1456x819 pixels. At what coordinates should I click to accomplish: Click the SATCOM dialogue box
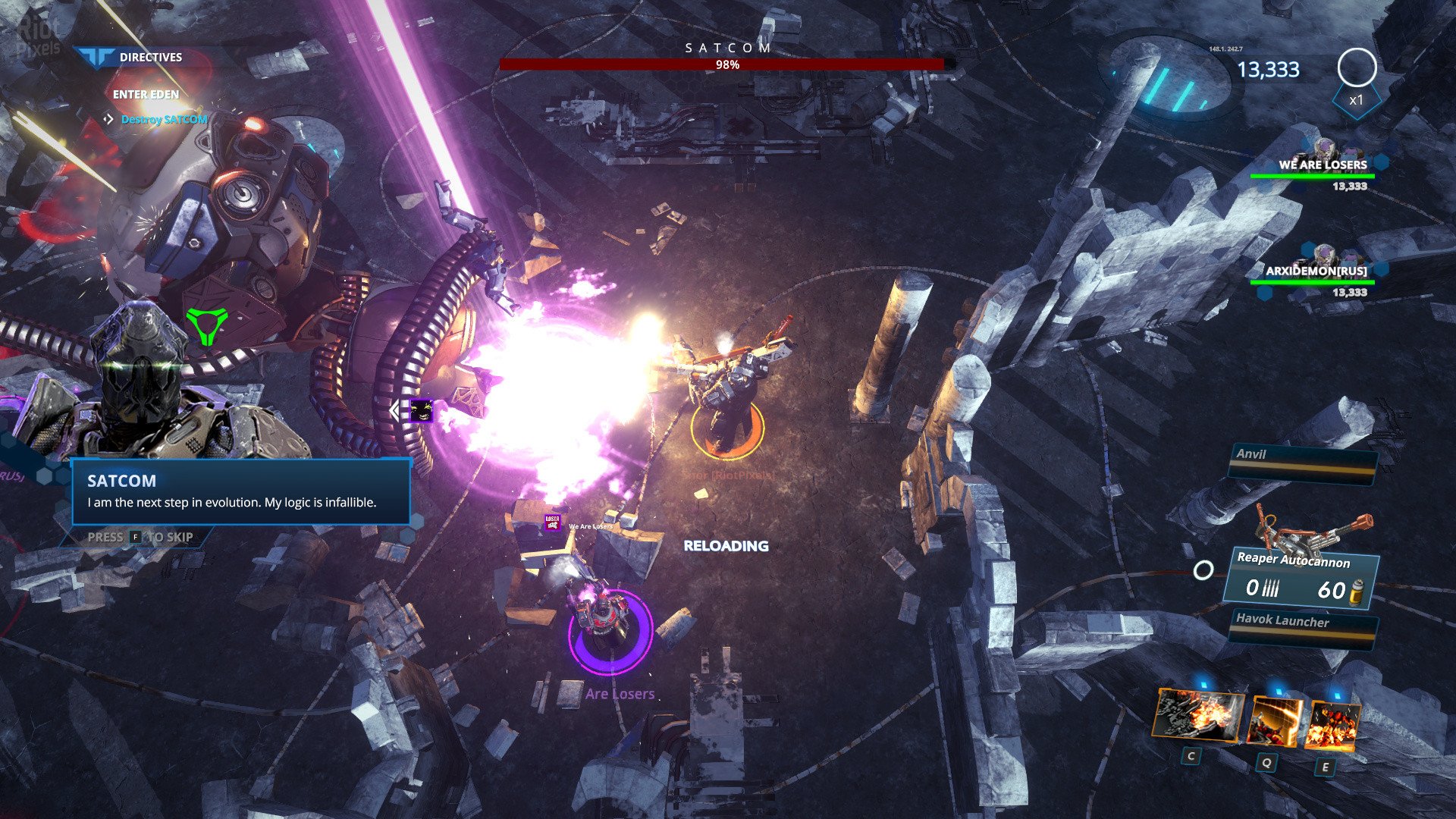241,491
